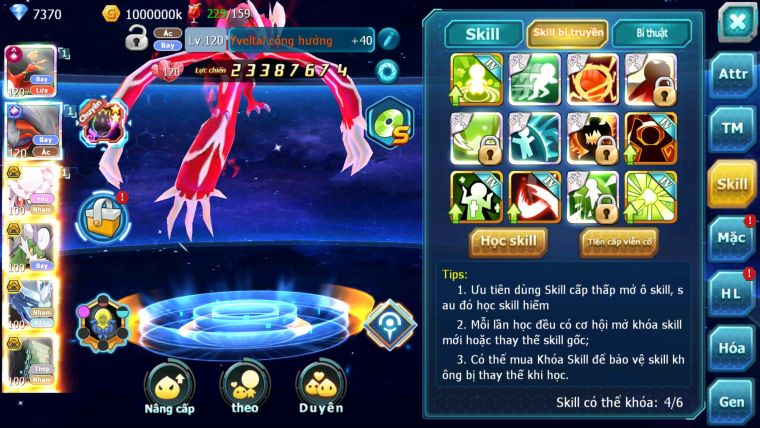Open the Hóa side tab
760x428 pixels.
[x=731, y=347]
